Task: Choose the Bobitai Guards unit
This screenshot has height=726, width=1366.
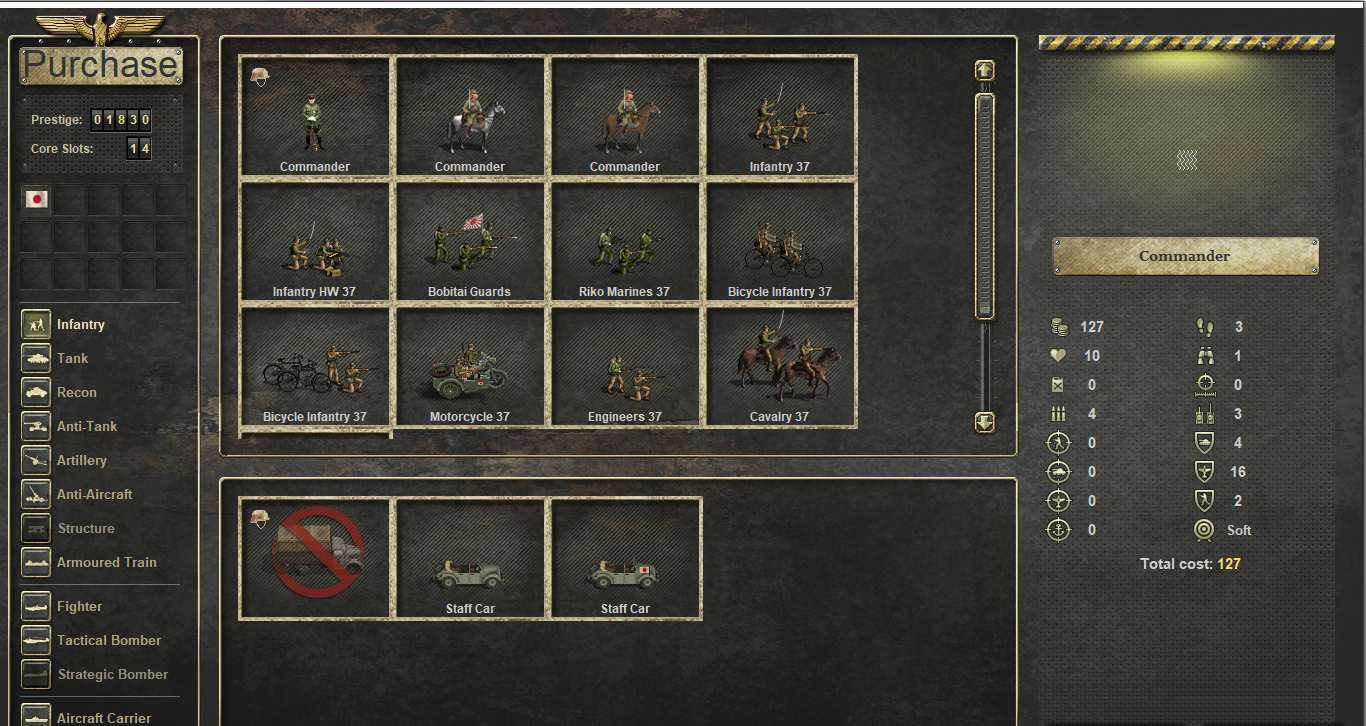Action: click(x=470, y=242)
